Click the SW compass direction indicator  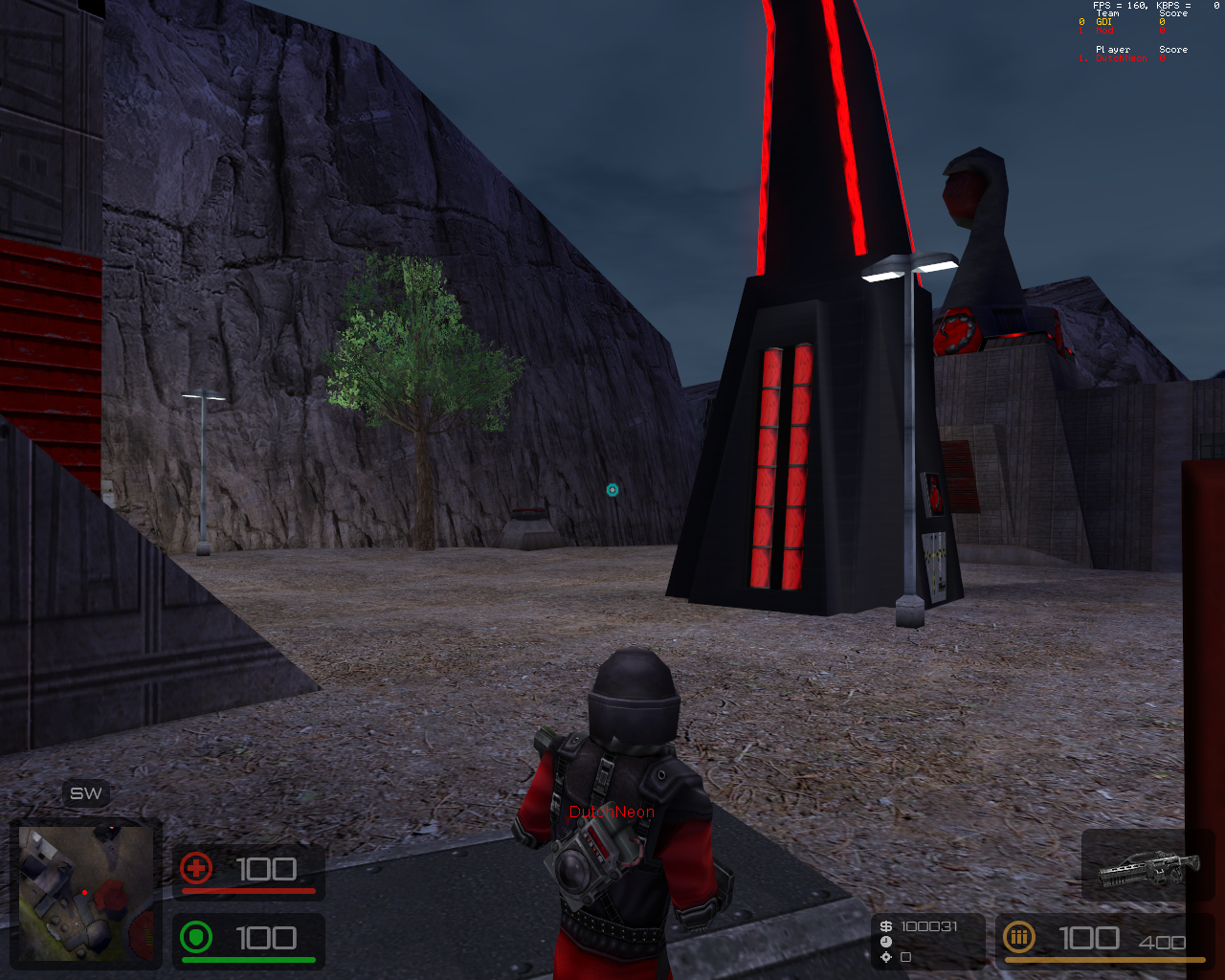[x=86, y=793]
